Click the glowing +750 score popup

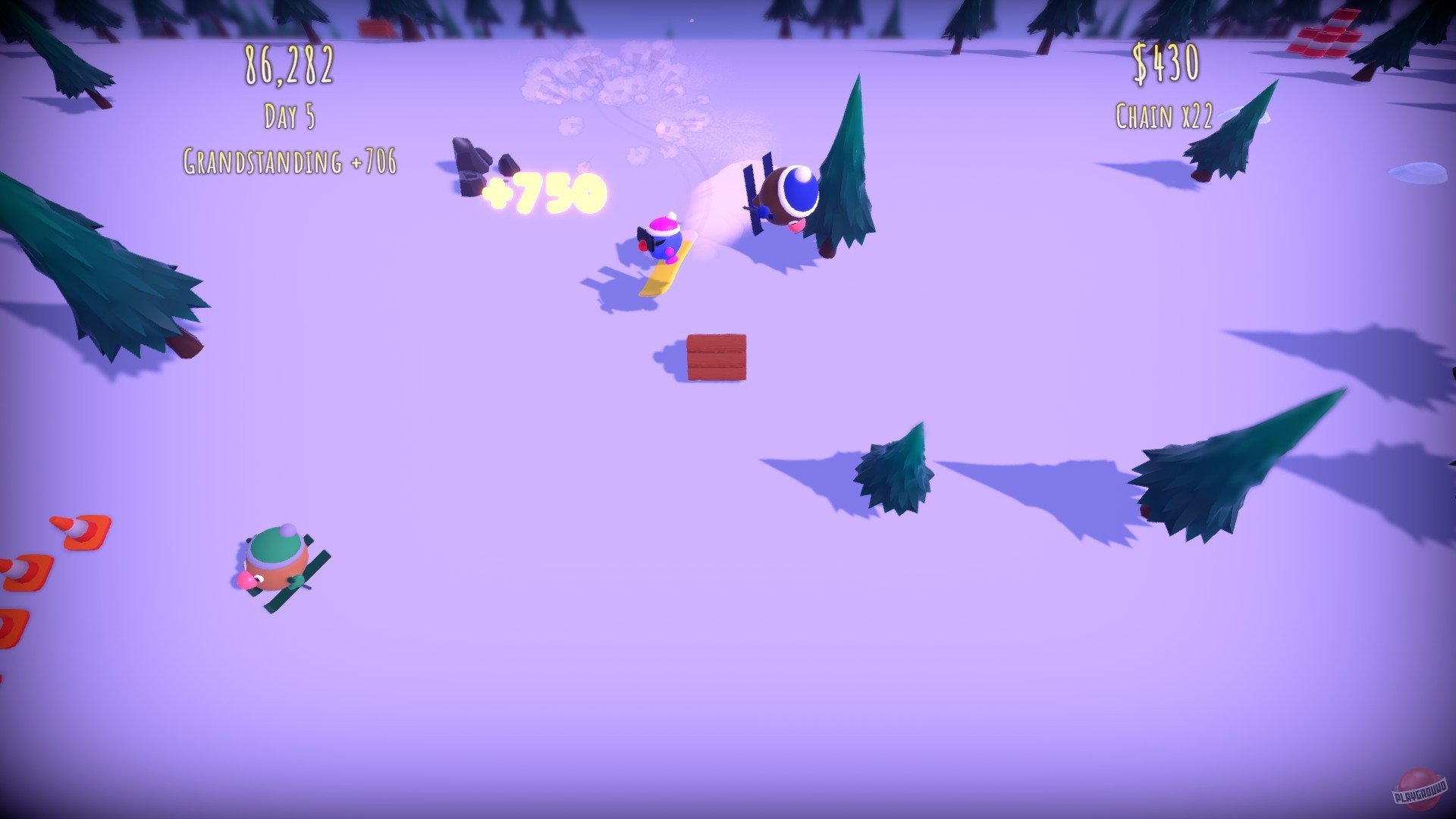click(544, 192)
